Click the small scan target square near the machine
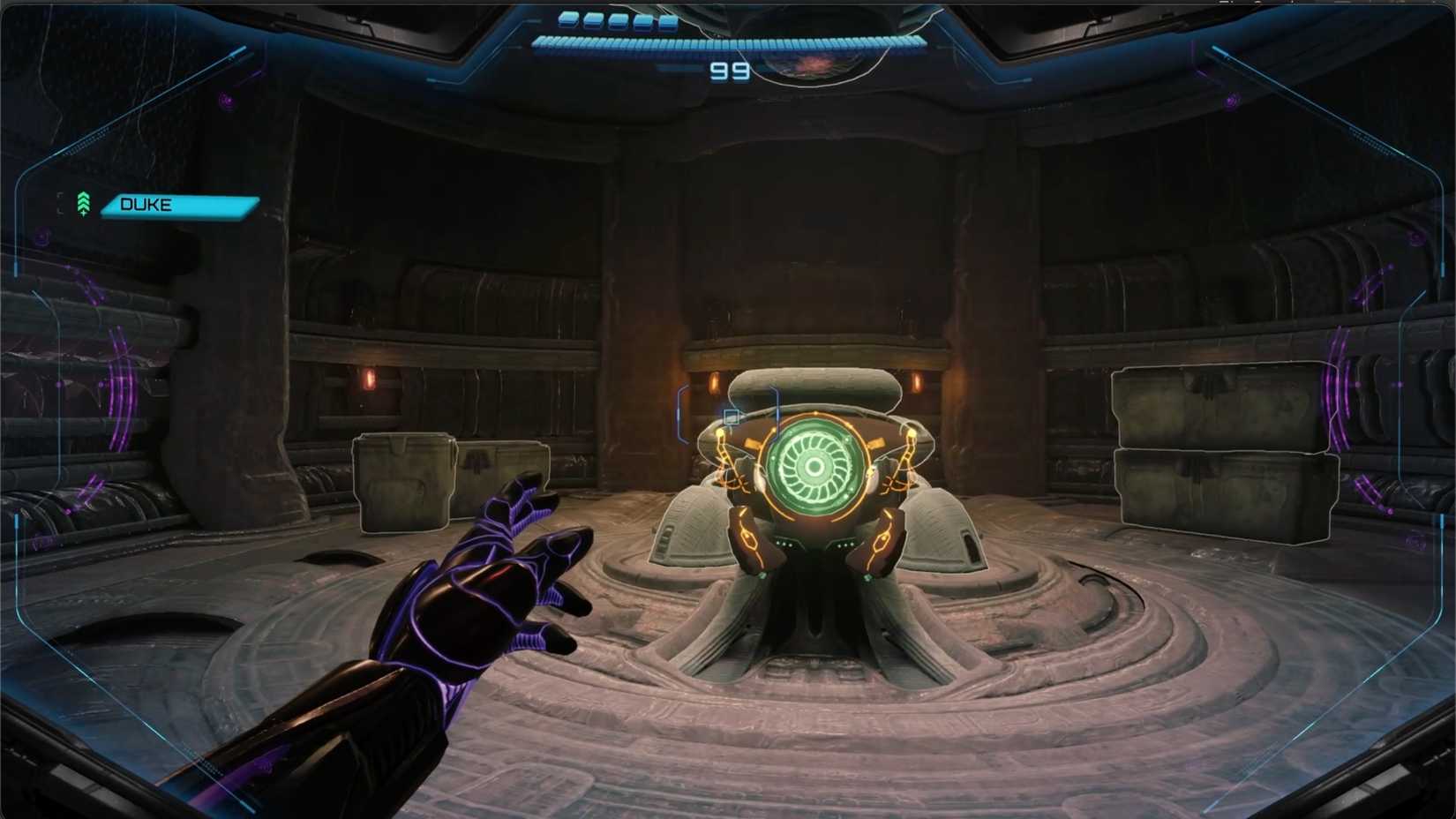This screenshot has height=819, width=1456. click(x=731, y=418)
